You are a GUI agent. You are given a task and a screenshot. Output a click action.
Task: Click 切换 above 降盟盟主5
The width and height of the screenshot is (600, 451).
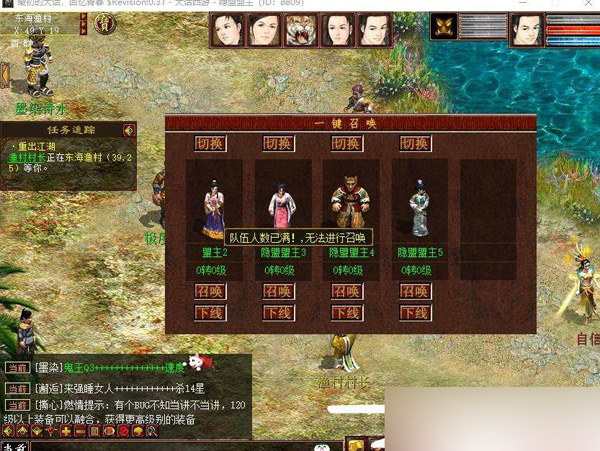[415, 144]
